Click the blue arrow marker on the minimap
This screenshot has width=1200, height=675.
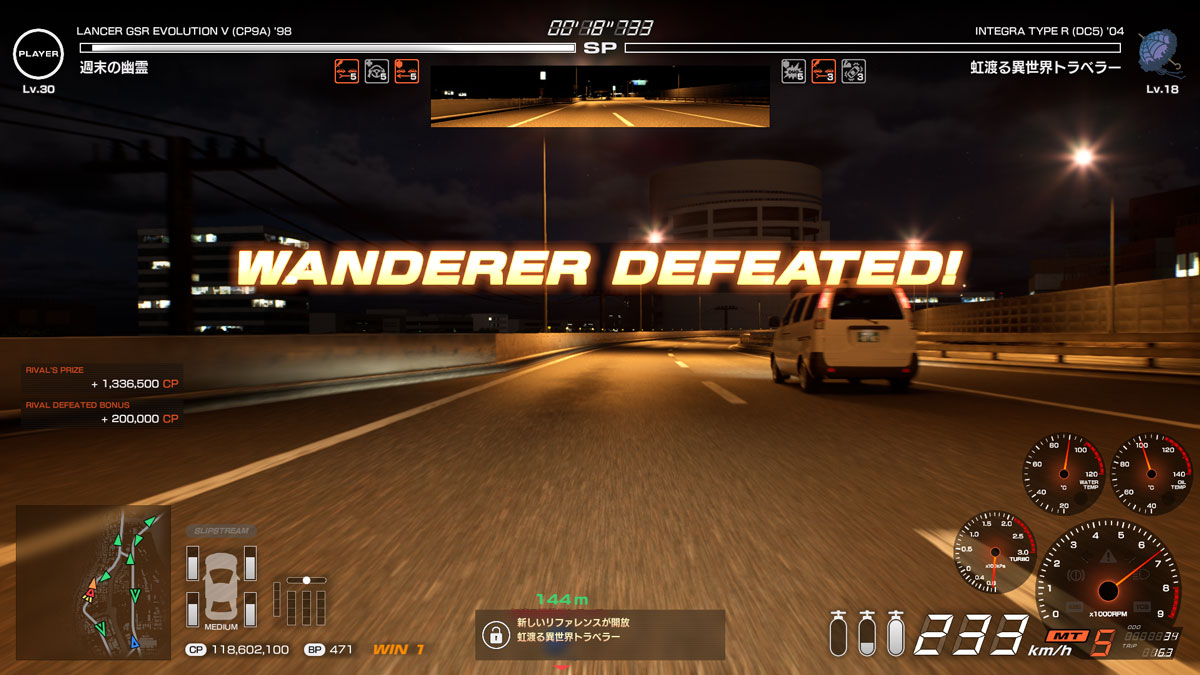click(x=135, y=643)
